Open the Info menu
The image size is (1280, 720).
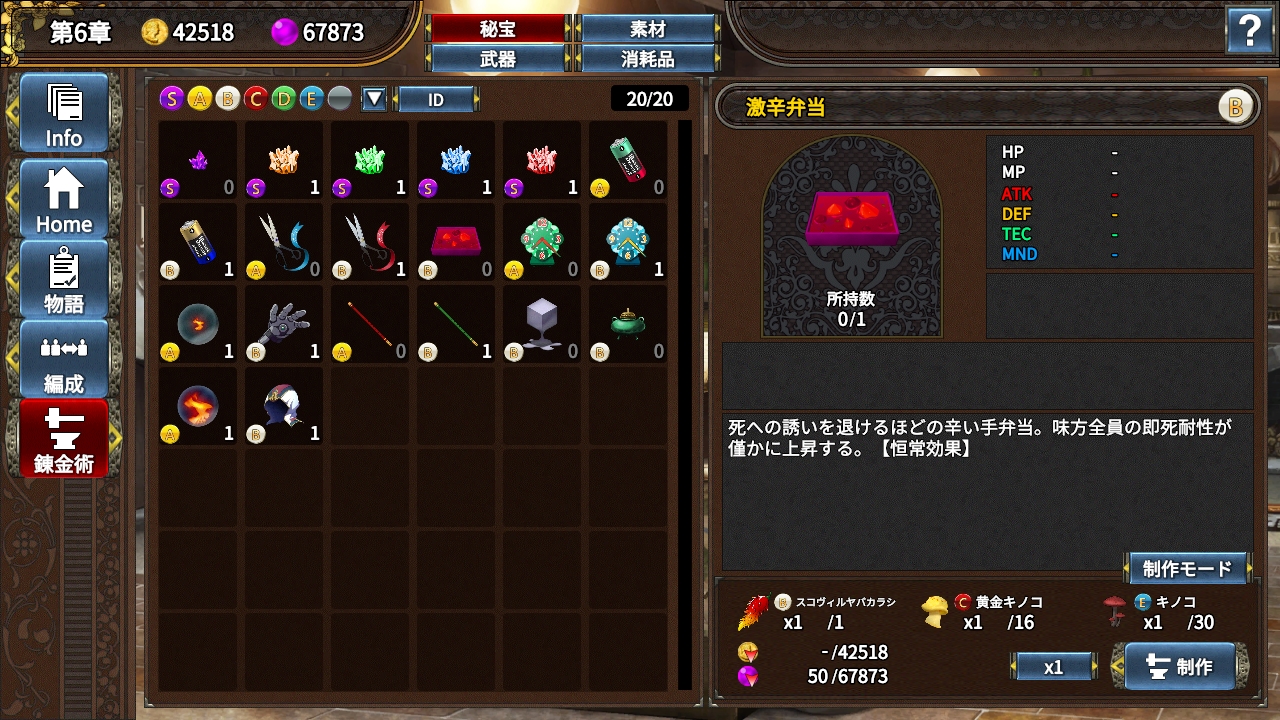(x=64, y=113)
